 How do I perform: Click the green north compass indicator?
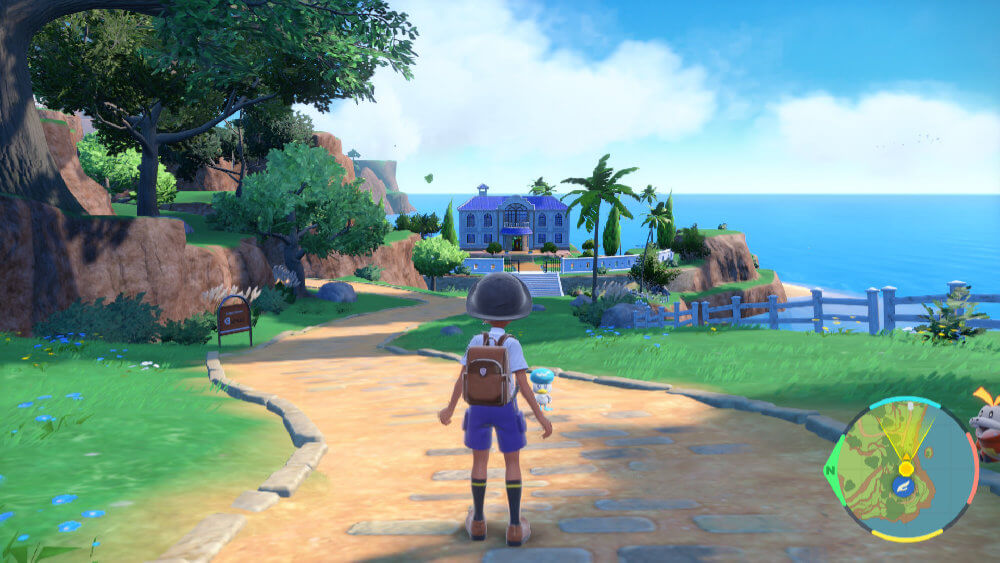[830, 471]
